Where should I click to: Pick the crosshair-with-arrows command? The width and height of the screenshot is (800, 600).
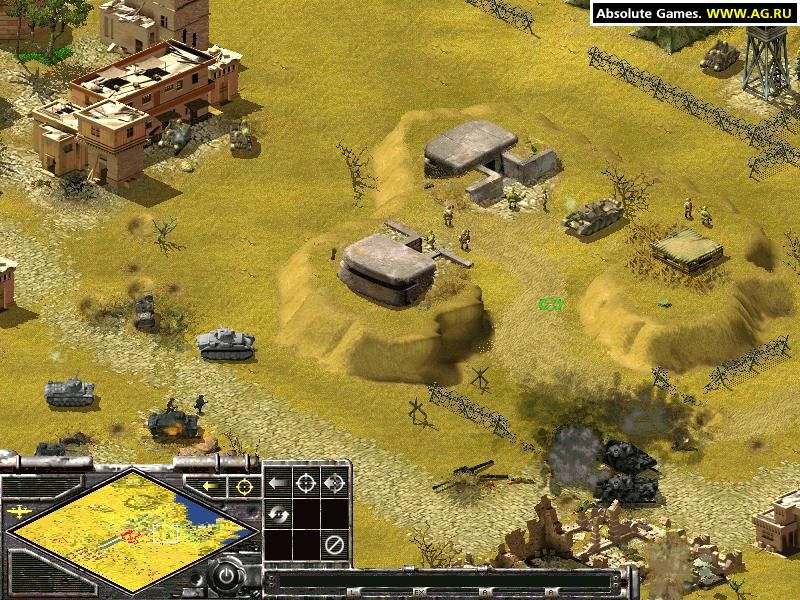click(335, 484)
